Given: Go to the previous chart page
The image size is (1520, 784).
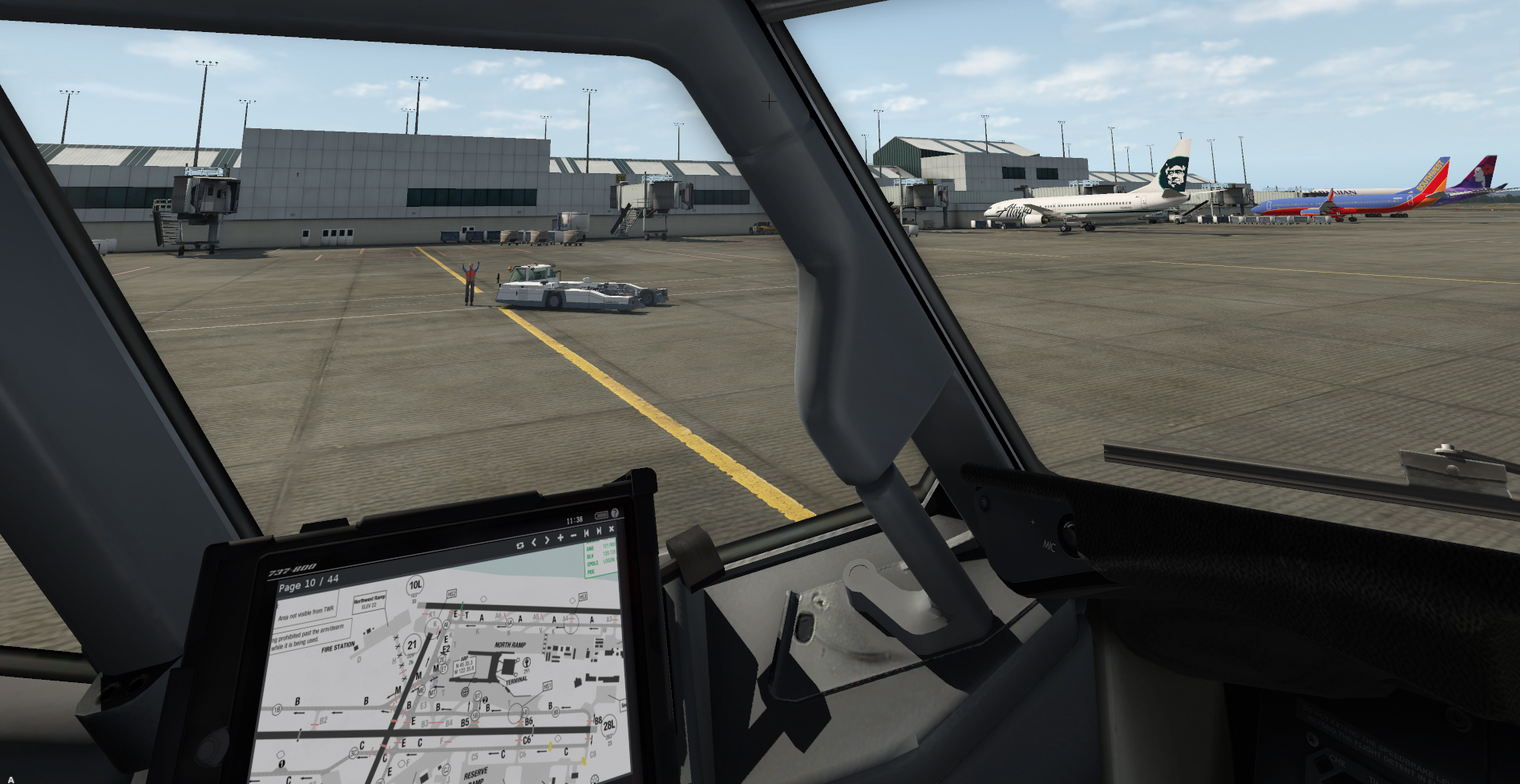Looking at the screenshot, I should (x=534, y=543).
